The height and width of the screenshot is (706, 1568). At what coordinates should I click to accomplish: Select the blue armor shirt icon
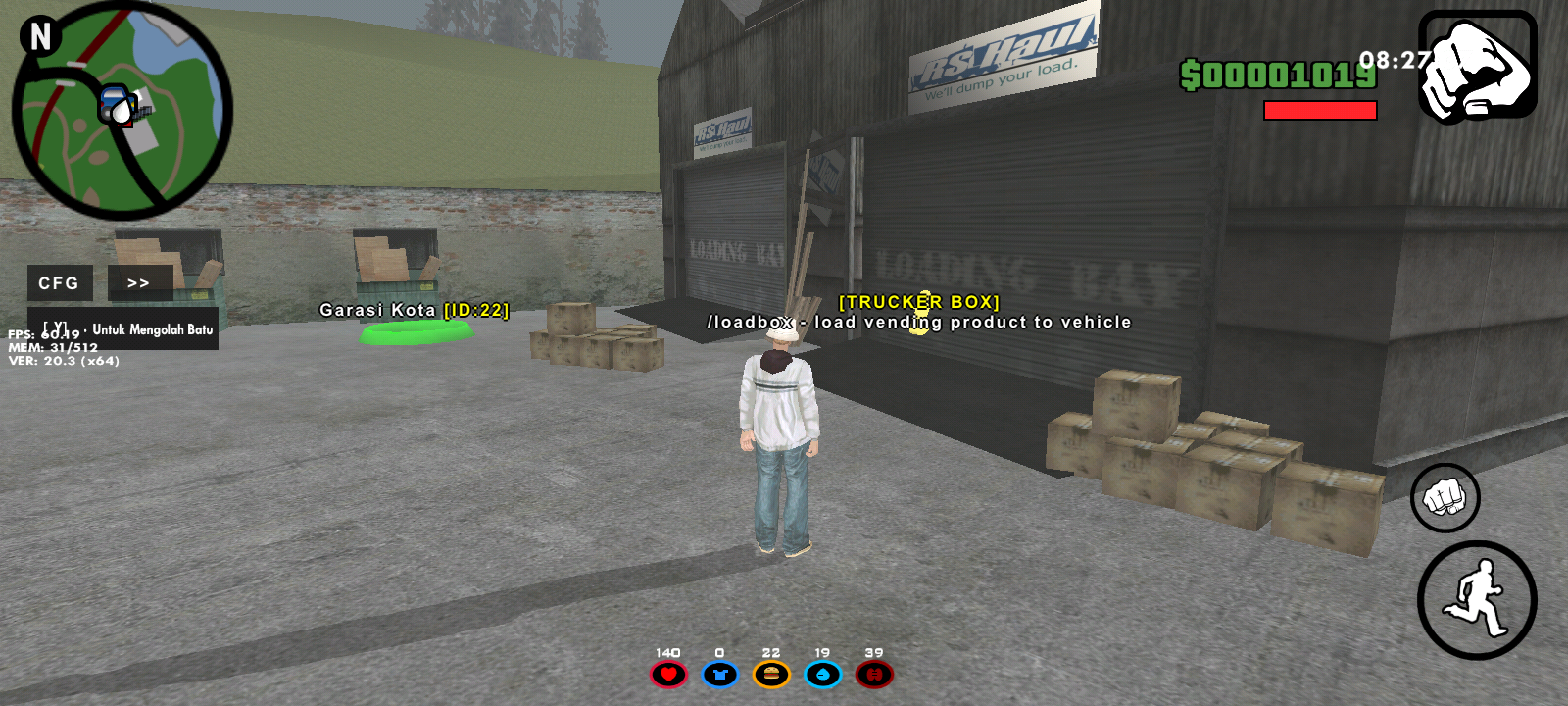[719, 675]
